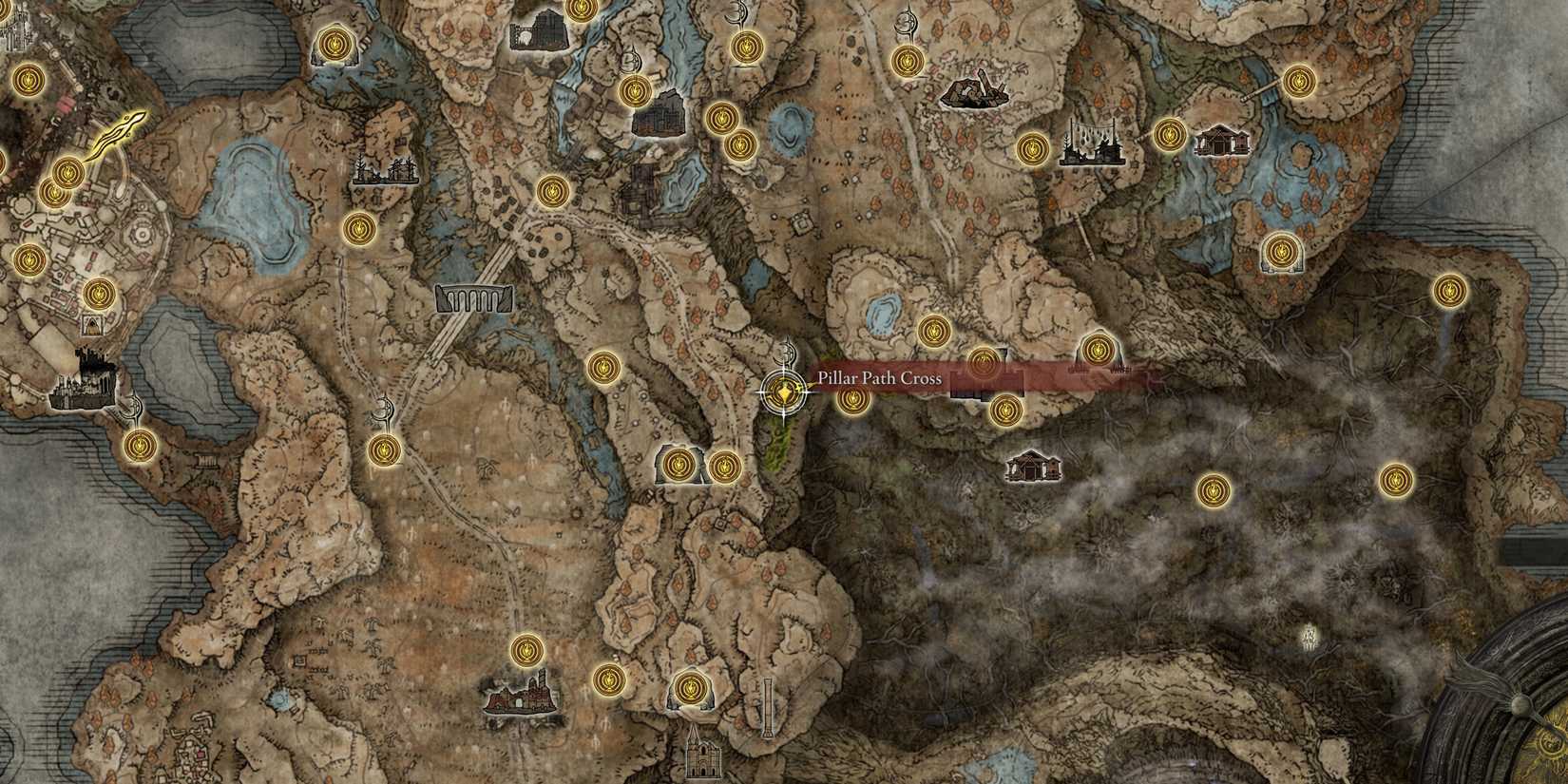The image size is (1568, 784).
Task: Click the Pillar Path Cross location name banner
Action: pos(879,376)
